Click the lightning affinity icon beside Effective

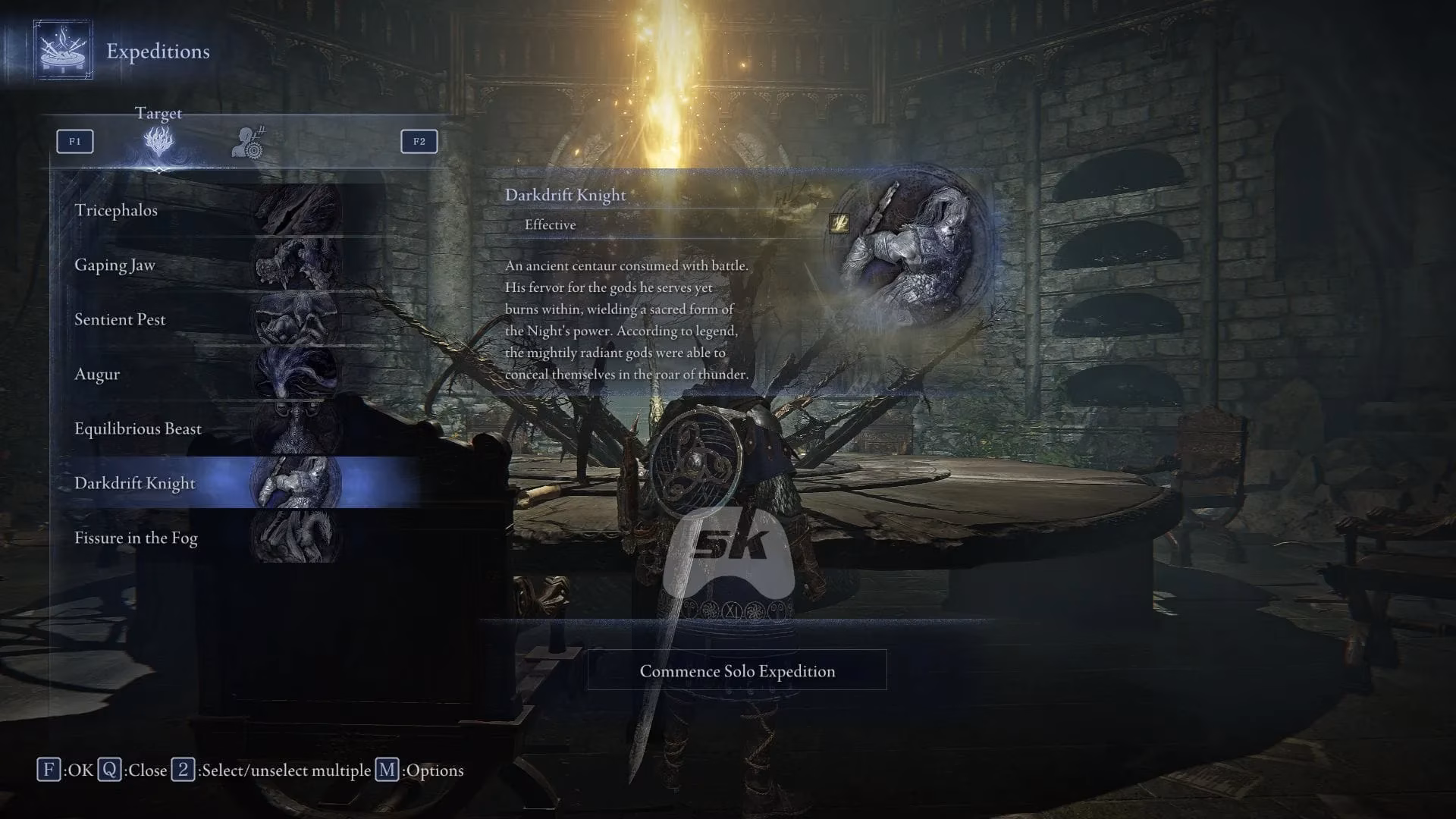click(839, 223)
